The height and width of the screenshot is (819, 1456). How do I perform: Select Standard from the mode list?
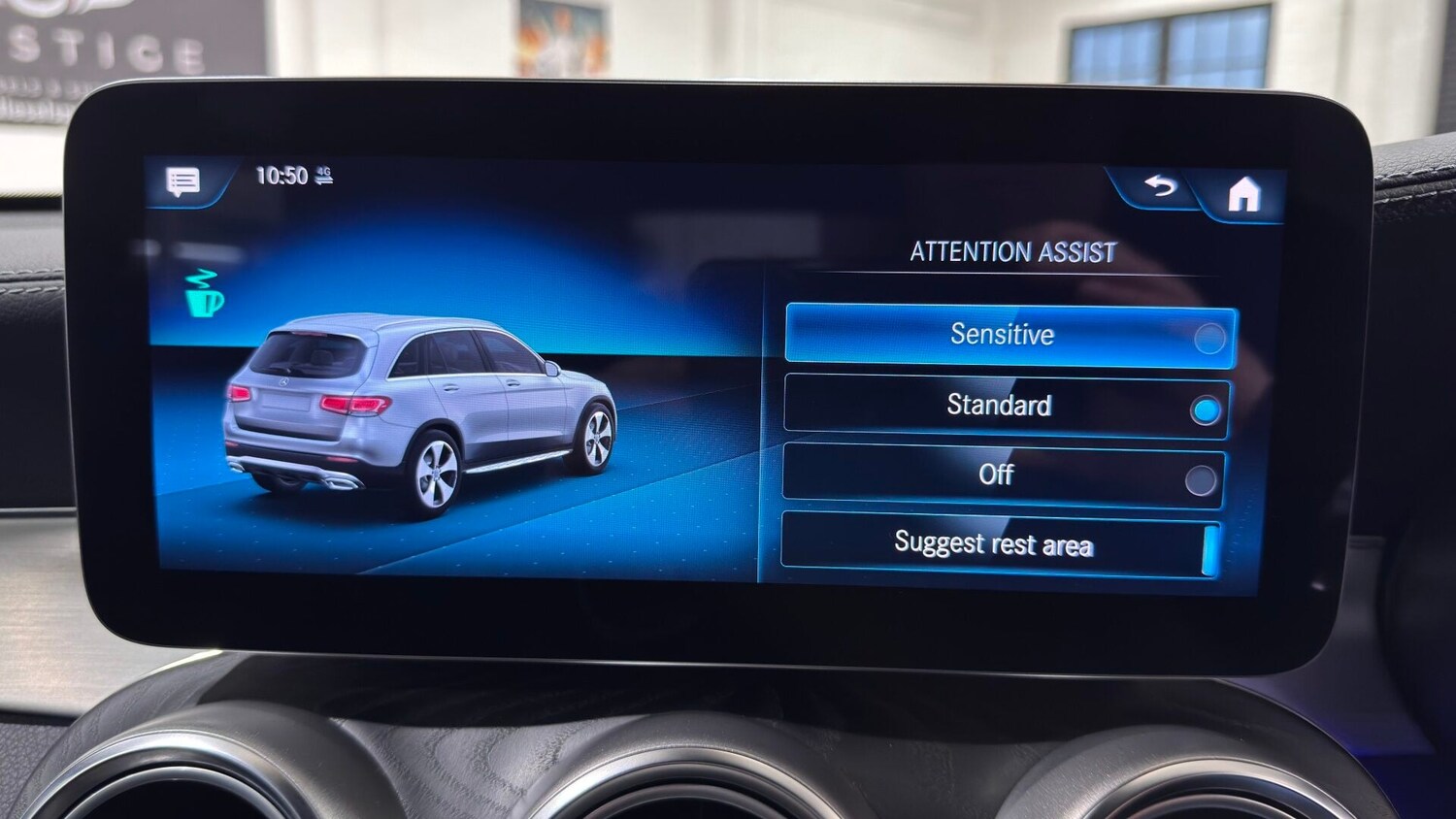[x=1000, y=407]
